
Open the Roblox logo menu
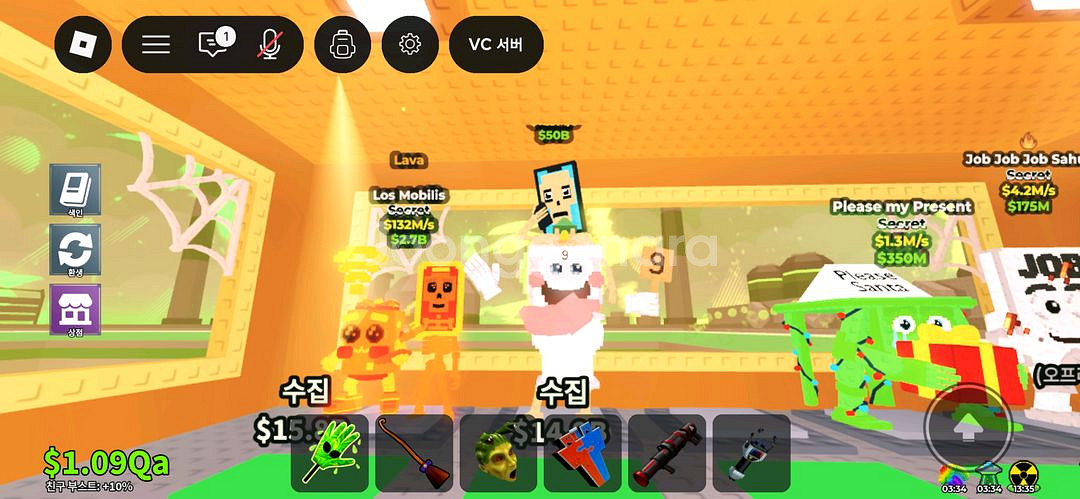[83, 44]
